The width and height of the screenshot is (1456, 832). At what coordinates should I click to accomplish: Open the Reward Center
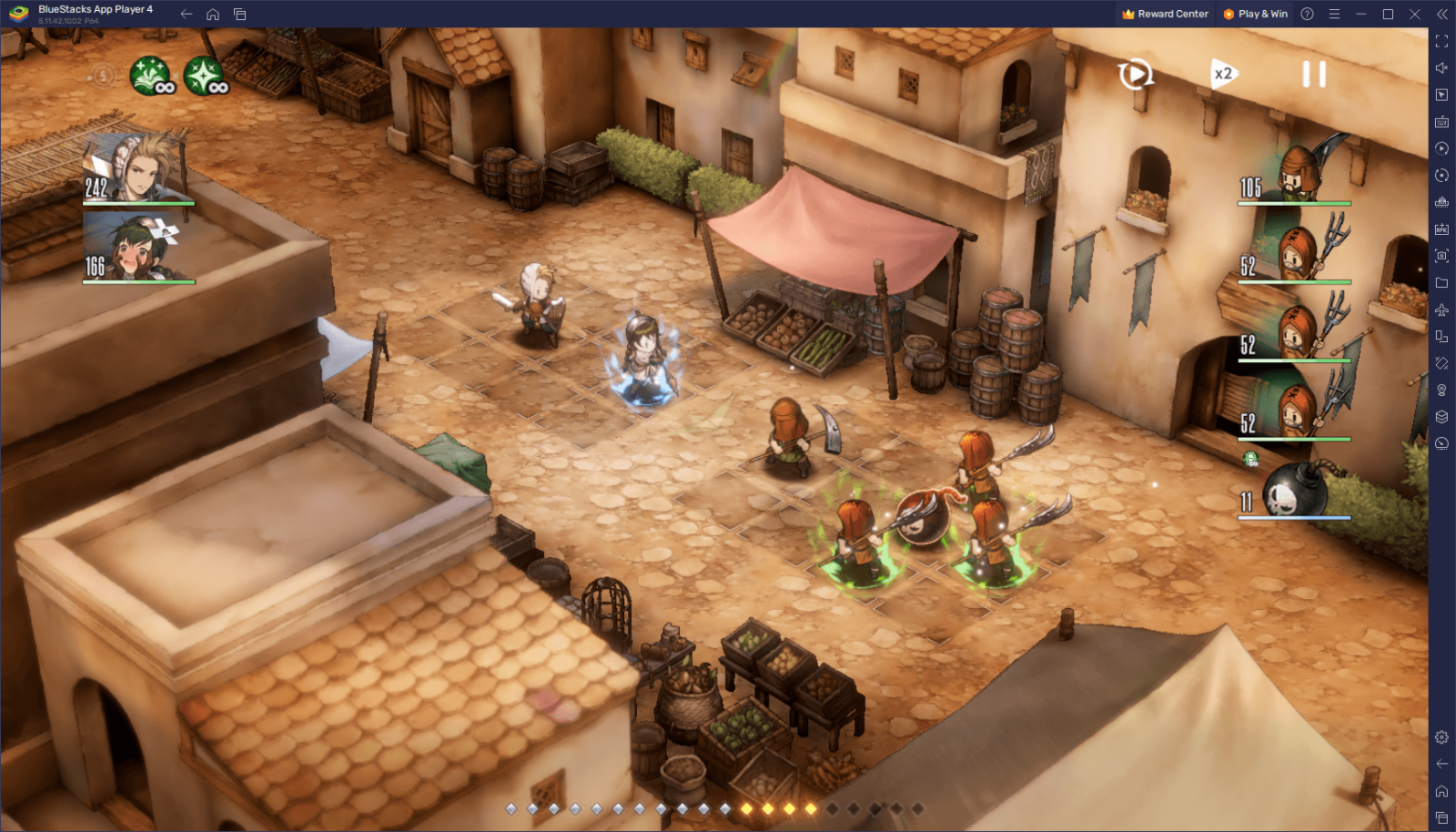(1165, 14)
